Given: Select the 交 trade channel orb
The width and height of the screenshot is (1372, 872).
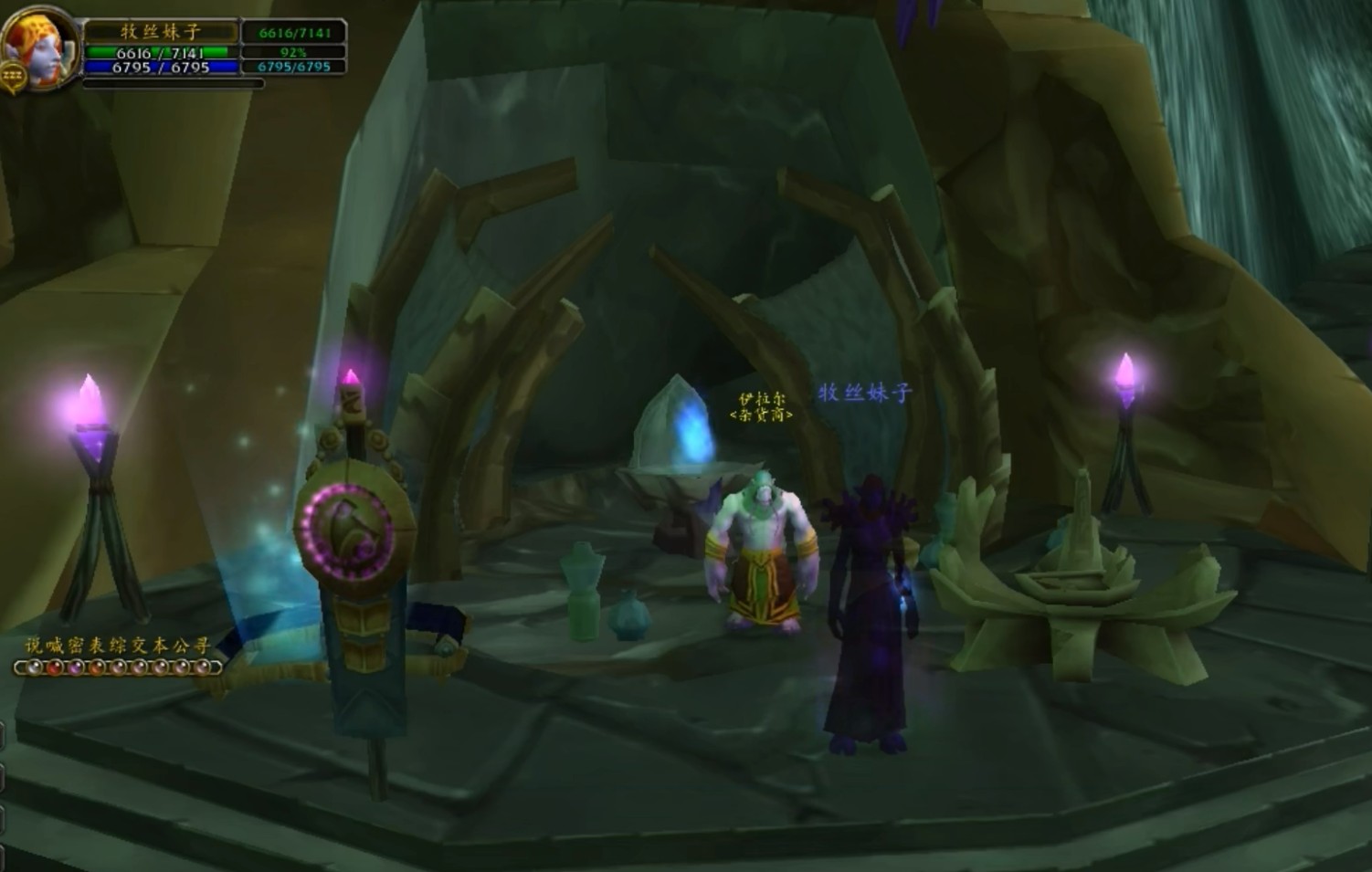Looking at the screenshot, I should [x=140, y=667].
